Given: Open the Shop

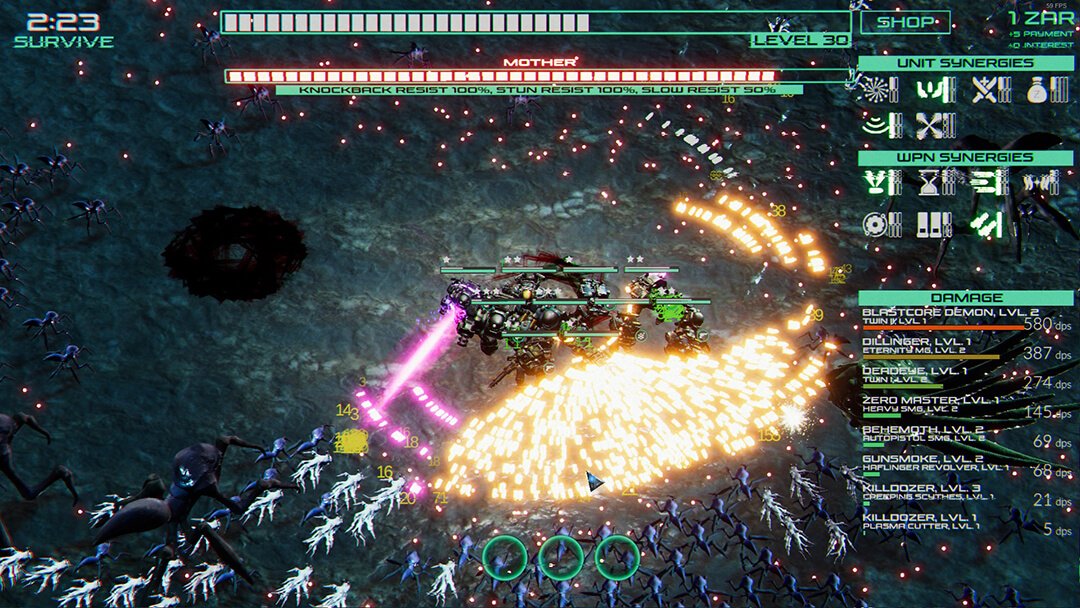Looking at the screenshot, I should tap(905, 22).
